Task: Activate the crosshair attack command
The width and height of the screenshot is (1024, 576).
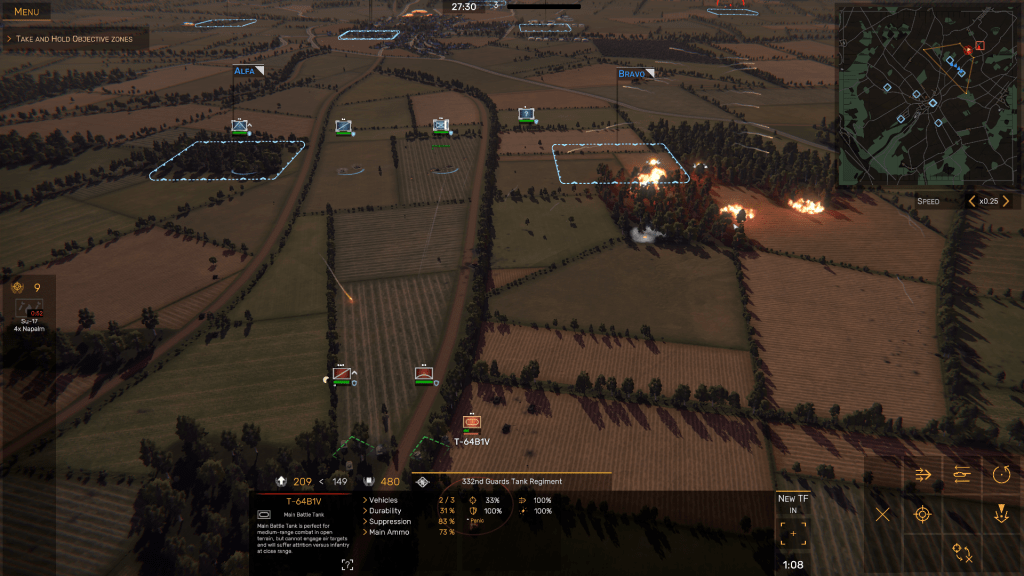Action: click(923, 515)
